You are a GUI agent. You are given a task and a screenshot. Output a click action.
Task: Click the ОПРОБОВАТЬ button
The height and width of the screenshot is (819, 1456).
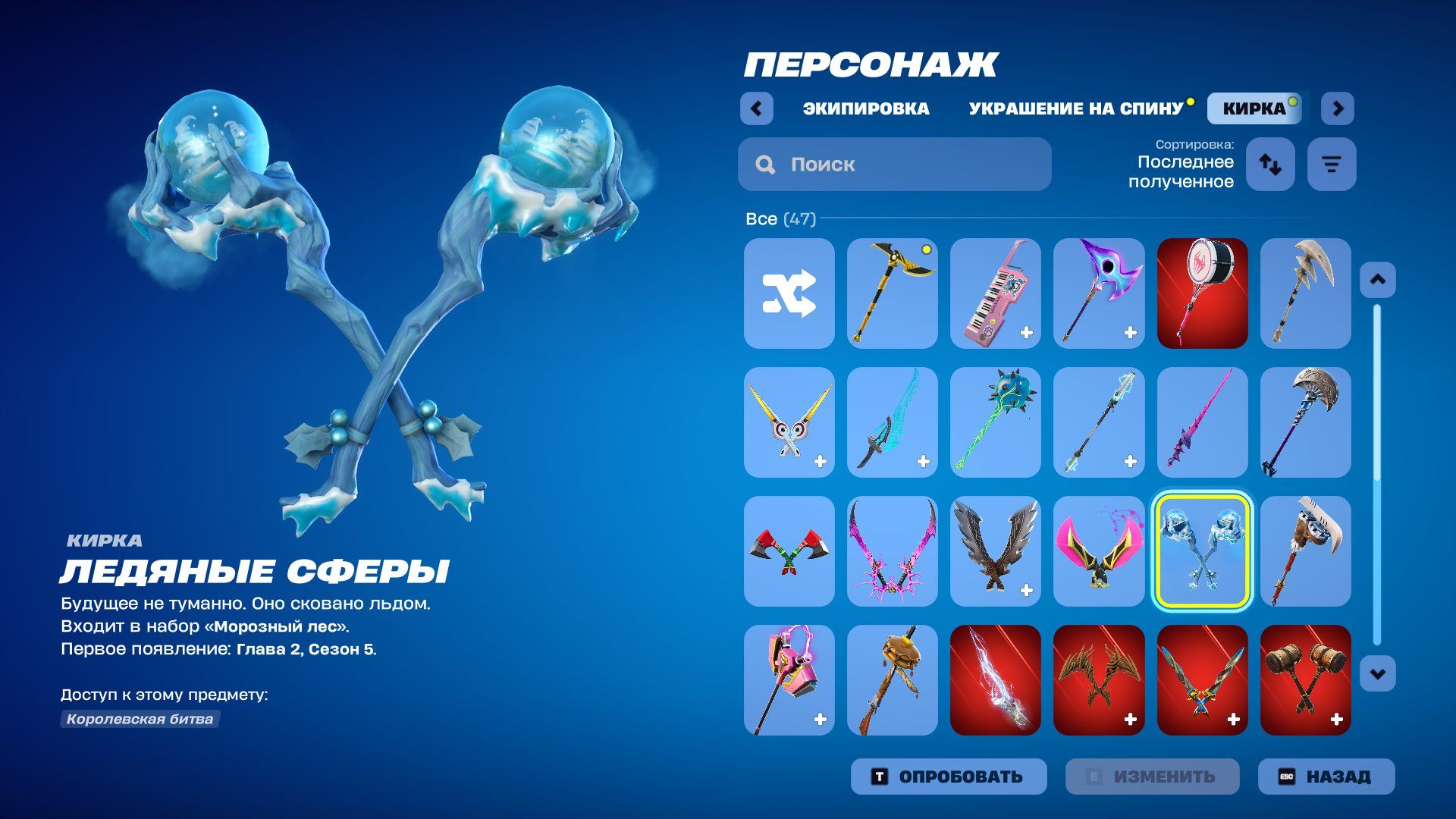point(949,777)
